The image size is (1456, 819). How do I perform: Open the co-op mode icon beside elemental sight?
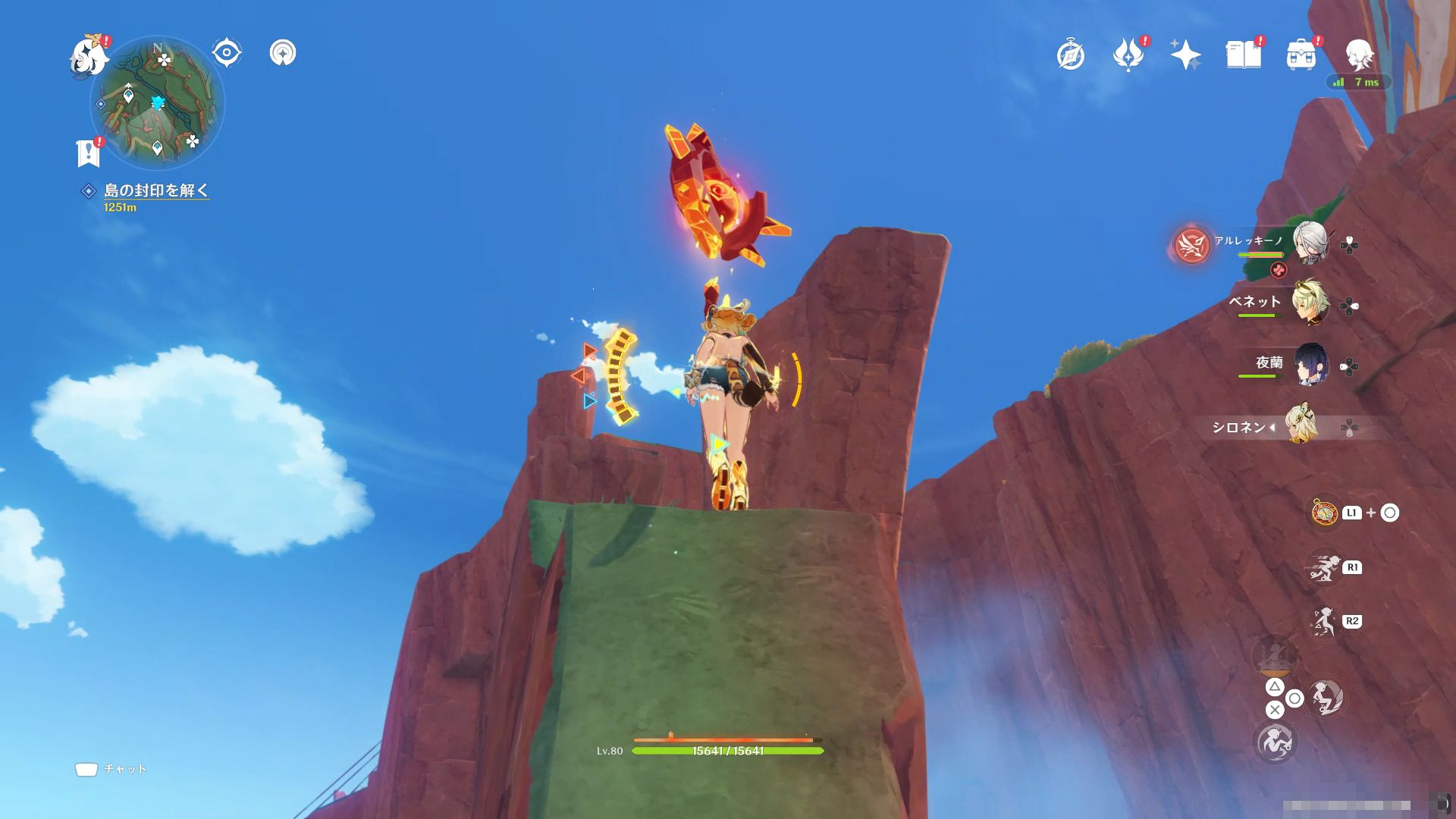[283, 53]
